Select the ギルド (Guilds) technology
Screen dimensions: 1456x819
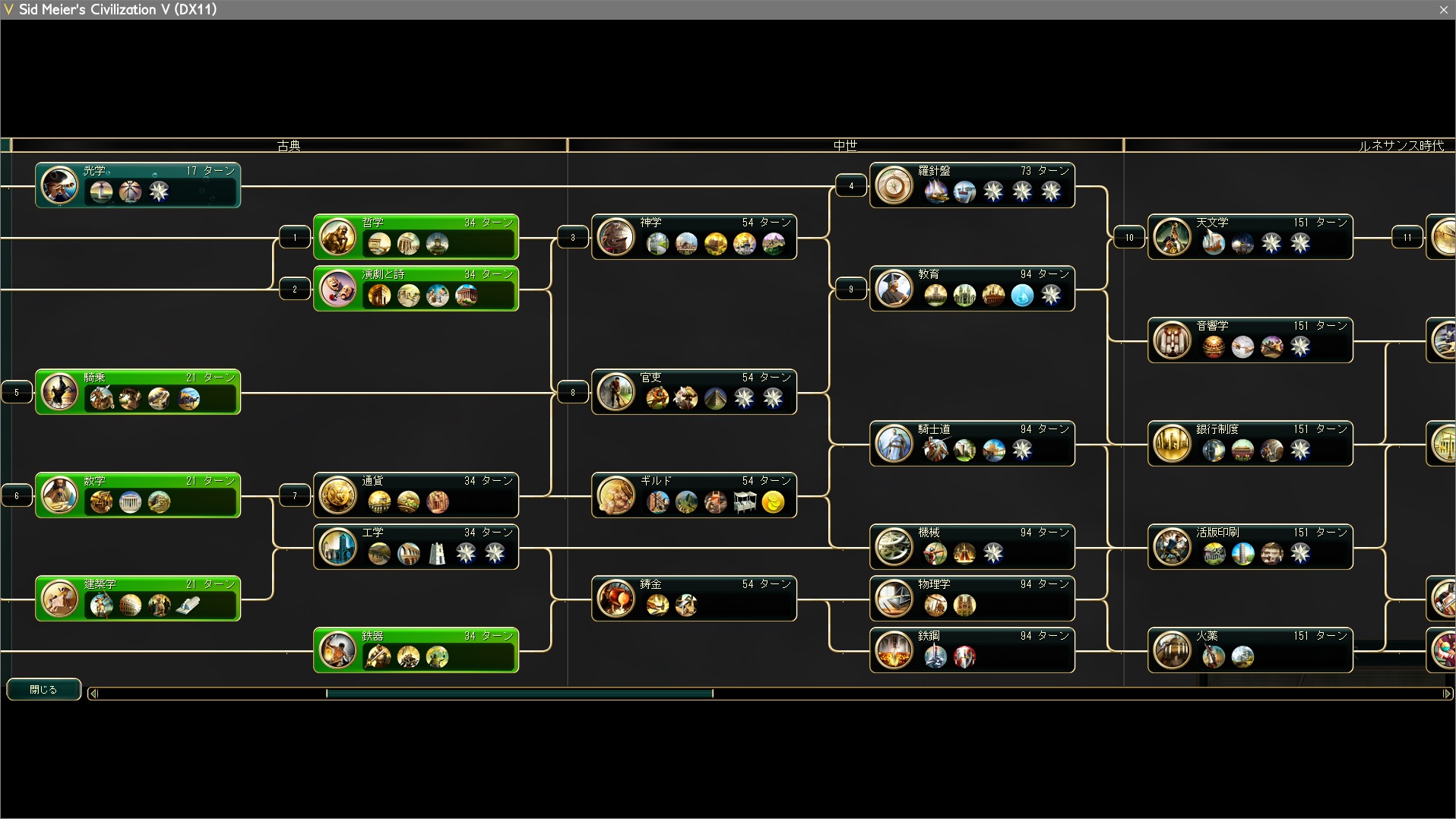tap(694, 495)
